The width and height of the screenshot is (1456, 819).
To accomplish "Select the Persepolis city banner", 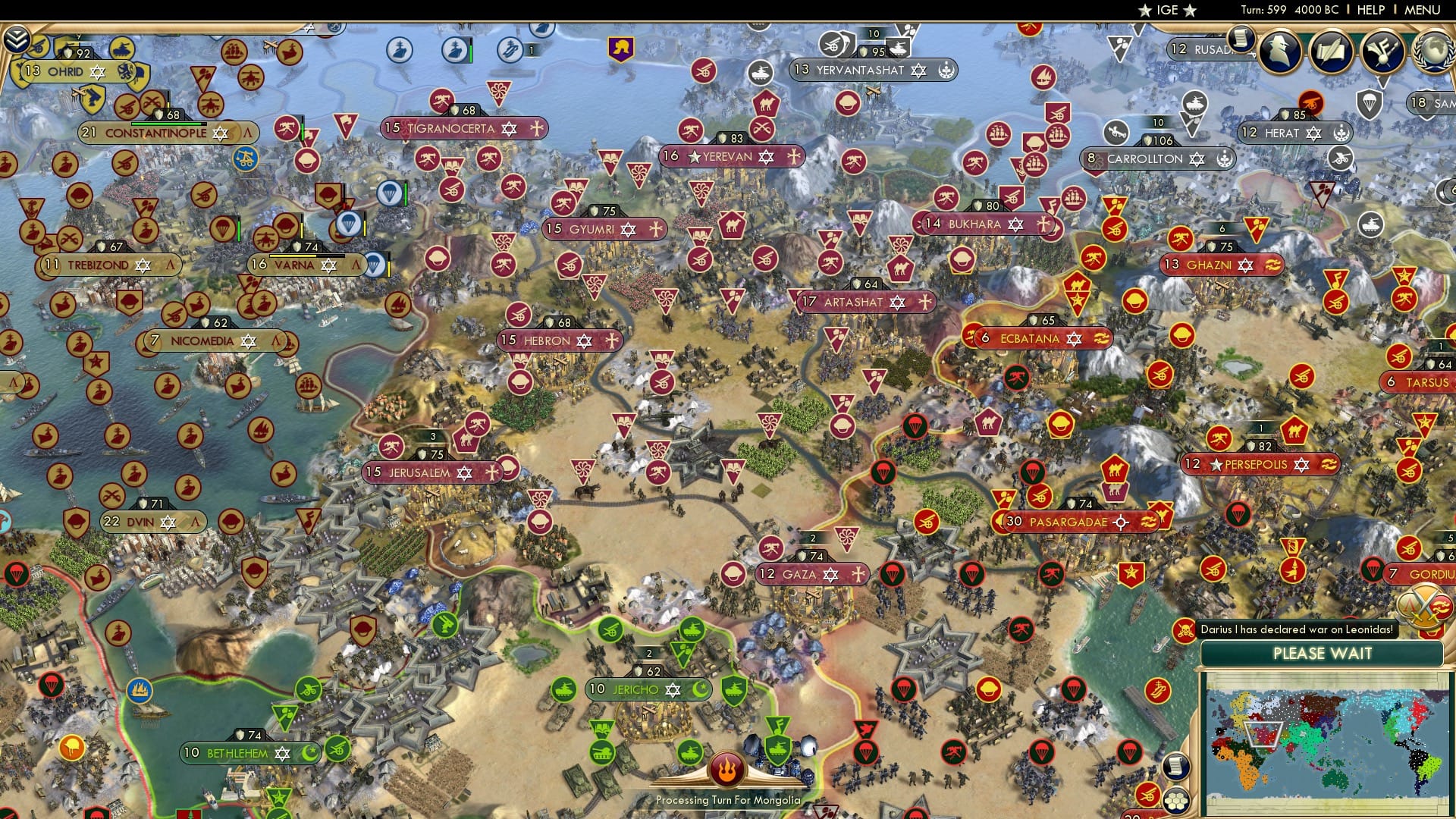I will tap(1259, 465).
